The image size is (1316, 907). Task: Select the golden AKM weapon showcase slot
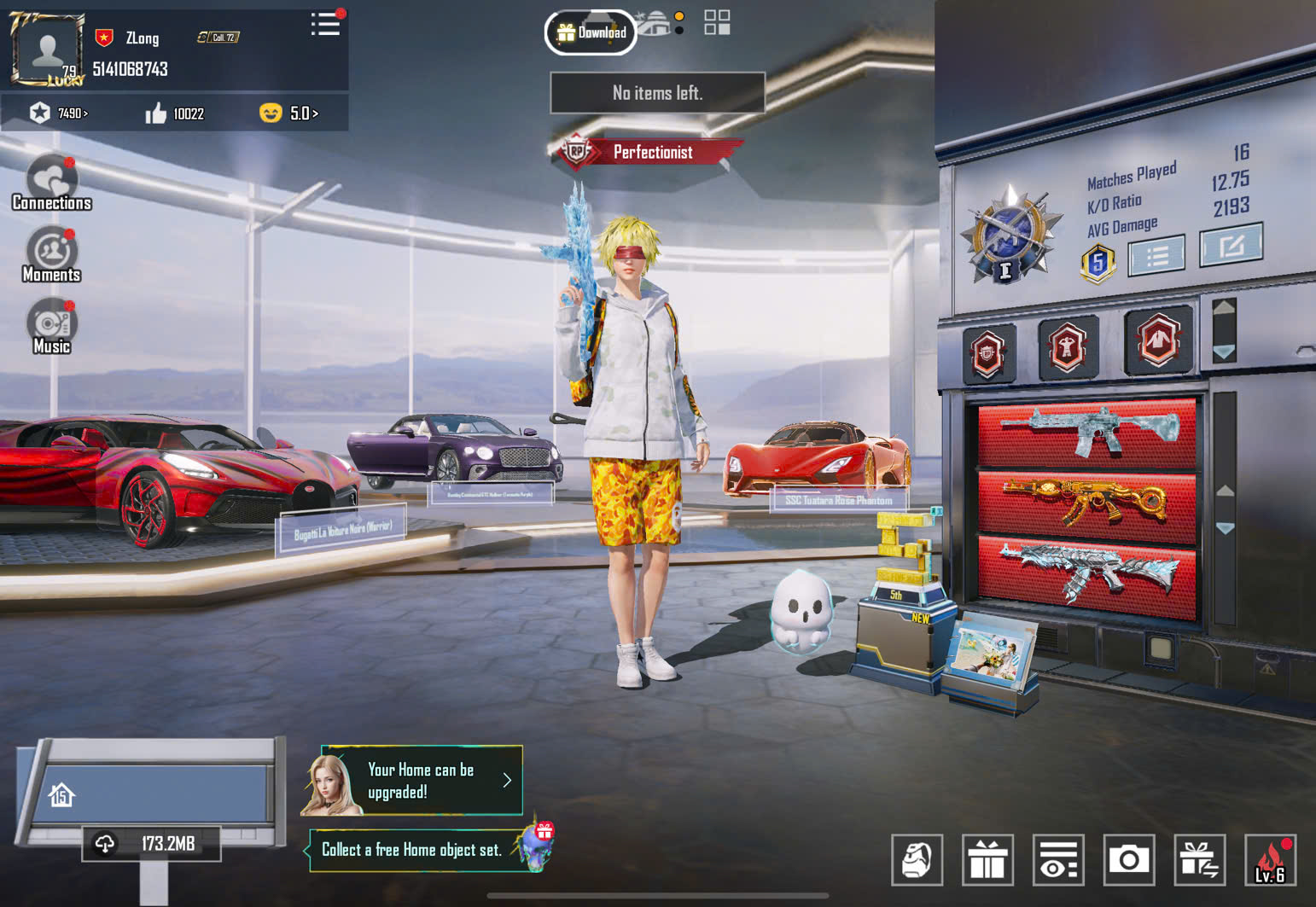(x=1086, y=504)
